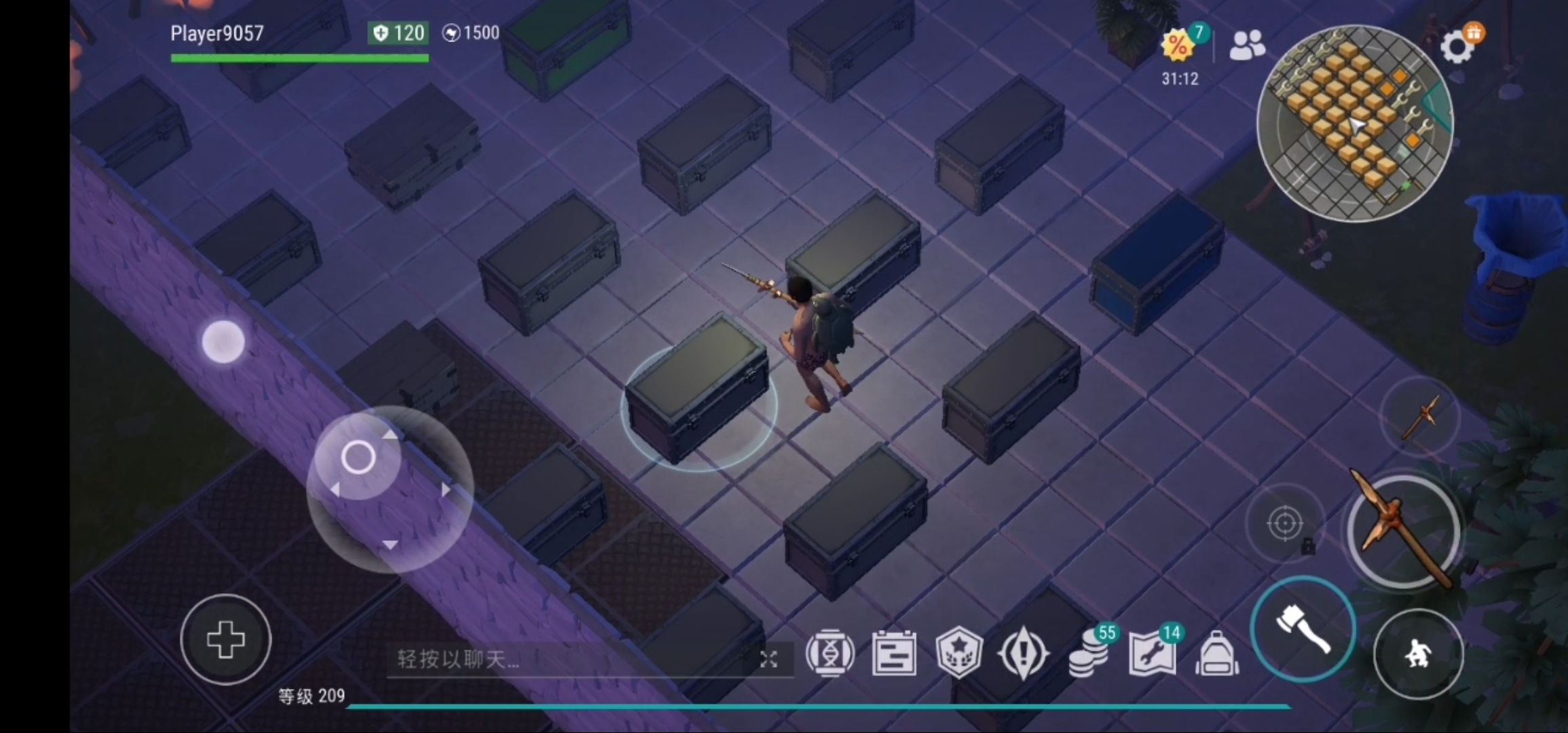Image resolution: width=1568 pixels, height=733 pixels.
Task: Select the small pickaxe weapon slot
Action: [x=1421, y=415]
